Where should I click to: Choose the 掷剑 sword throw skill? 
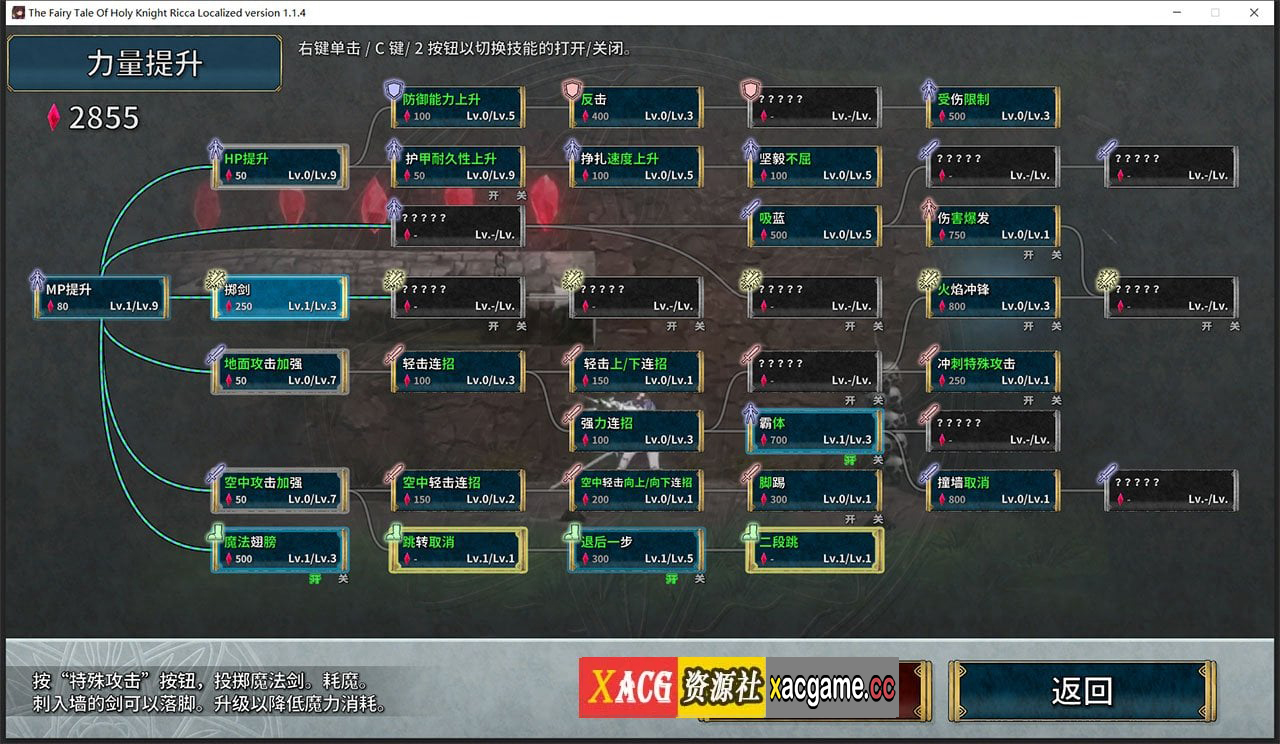coord(280,297)
